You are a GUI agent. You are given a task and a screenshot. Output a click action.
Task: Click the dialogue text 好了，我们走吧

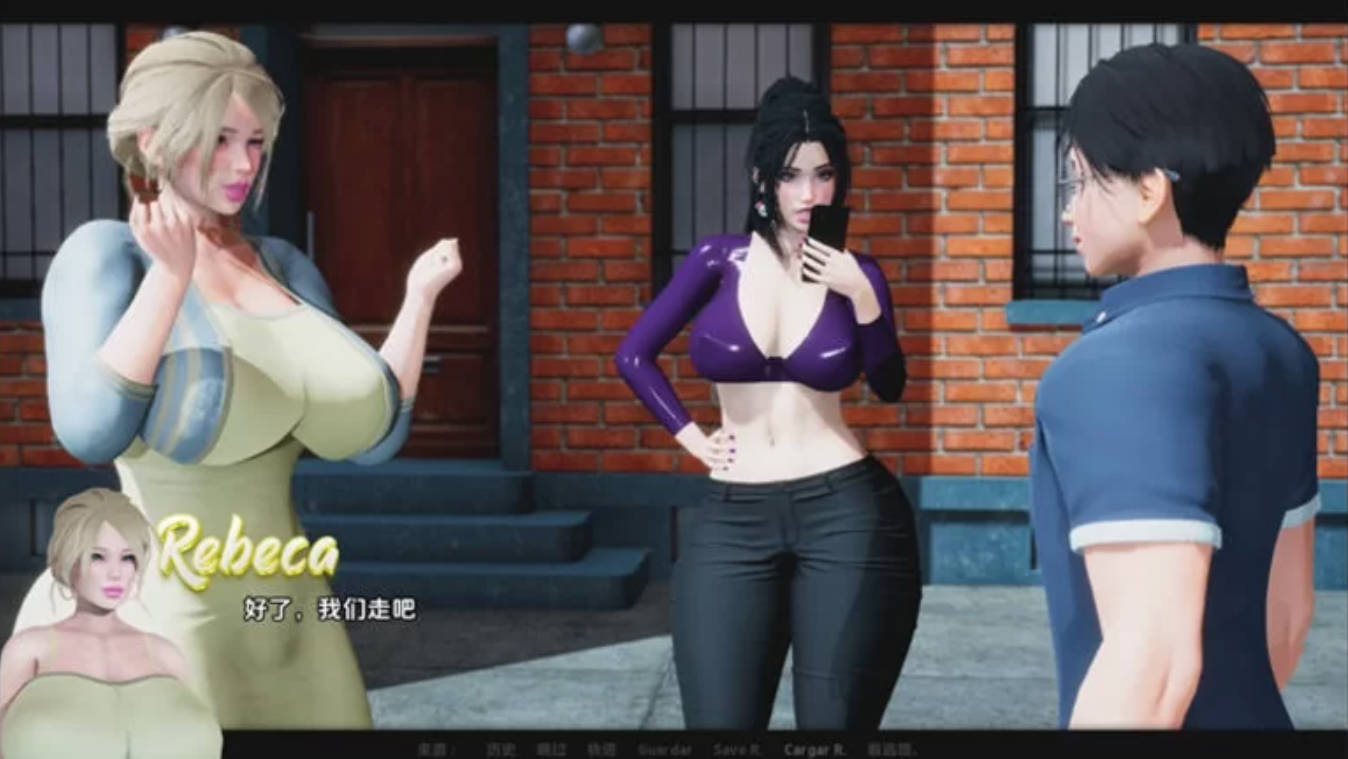(x=328, y=607)
